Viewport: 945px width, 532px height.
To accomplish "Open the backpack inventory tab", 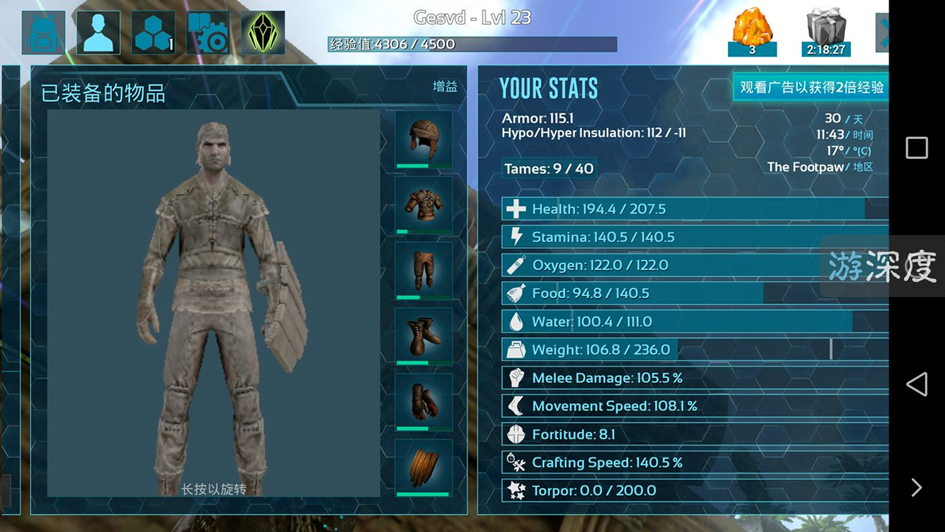I will pyautogui.click(x=43, y=33).
